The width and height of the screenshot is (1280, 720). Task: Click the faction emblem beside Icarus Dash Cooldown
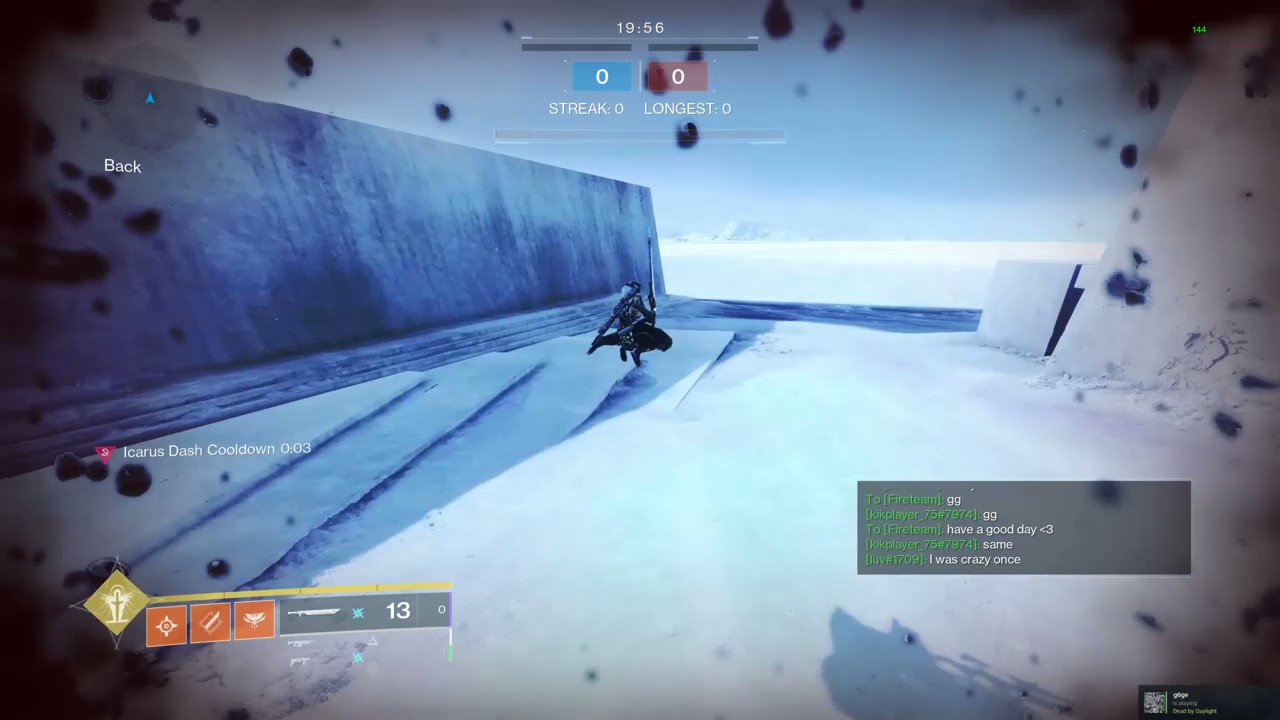[x=104, y=451]
